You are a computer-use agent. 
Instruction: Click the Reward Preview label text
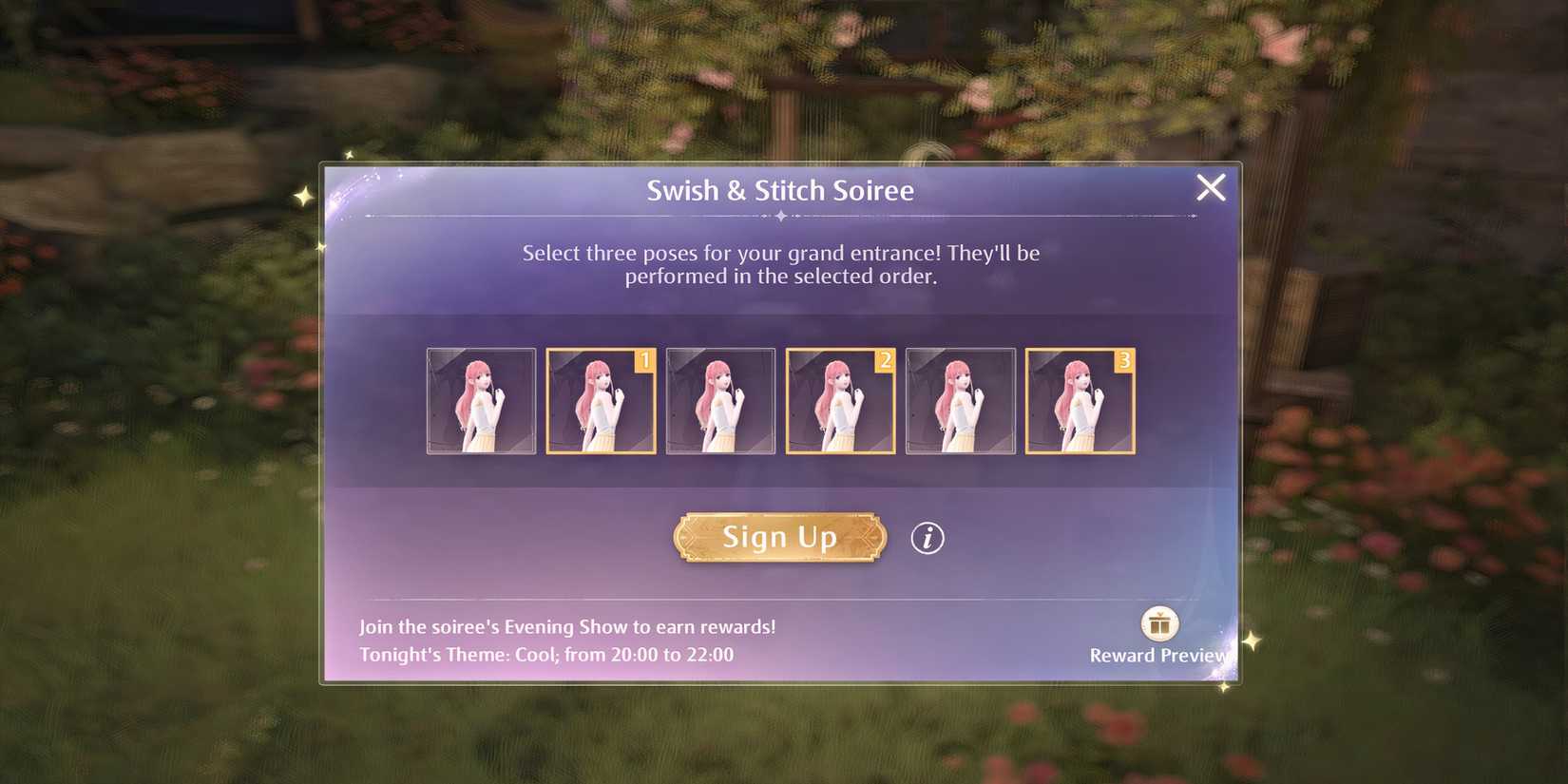pos(1157,655)
